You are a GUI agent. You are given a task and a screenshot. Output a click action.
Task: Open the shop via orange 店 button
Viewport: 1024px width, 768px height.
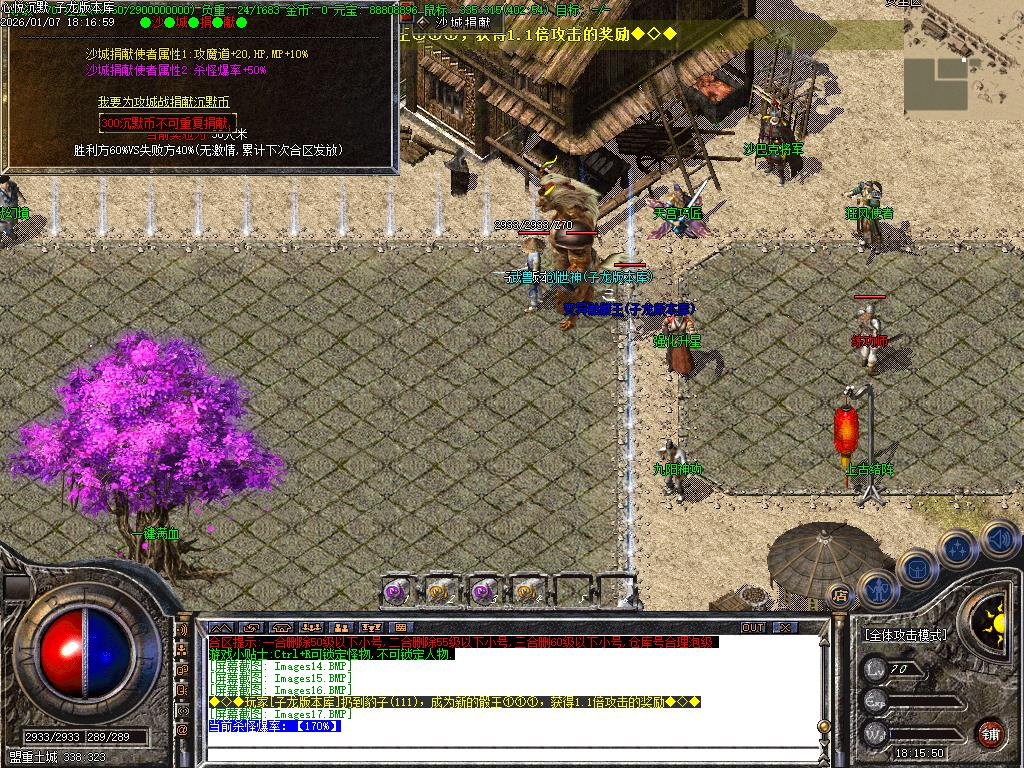pyautogui.click(x=841, y=596)
